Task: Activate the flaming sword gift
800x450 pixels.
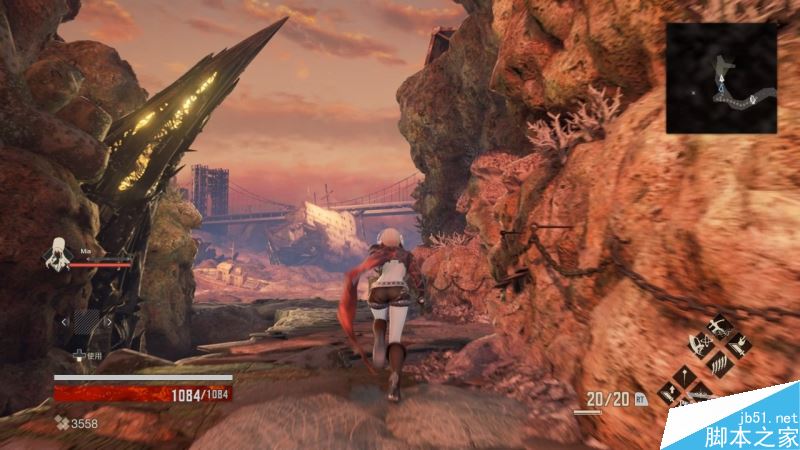Action: coord(738,345)
